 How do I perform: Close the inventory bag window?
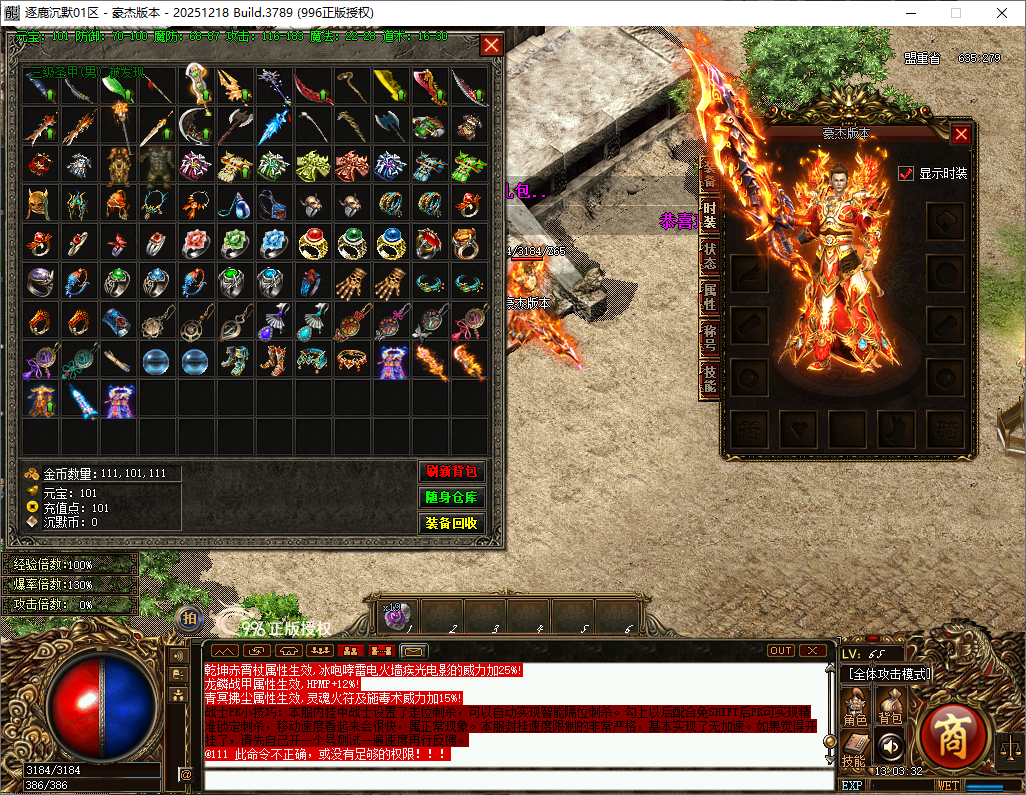pyautogui.click(x=491, y=45)
